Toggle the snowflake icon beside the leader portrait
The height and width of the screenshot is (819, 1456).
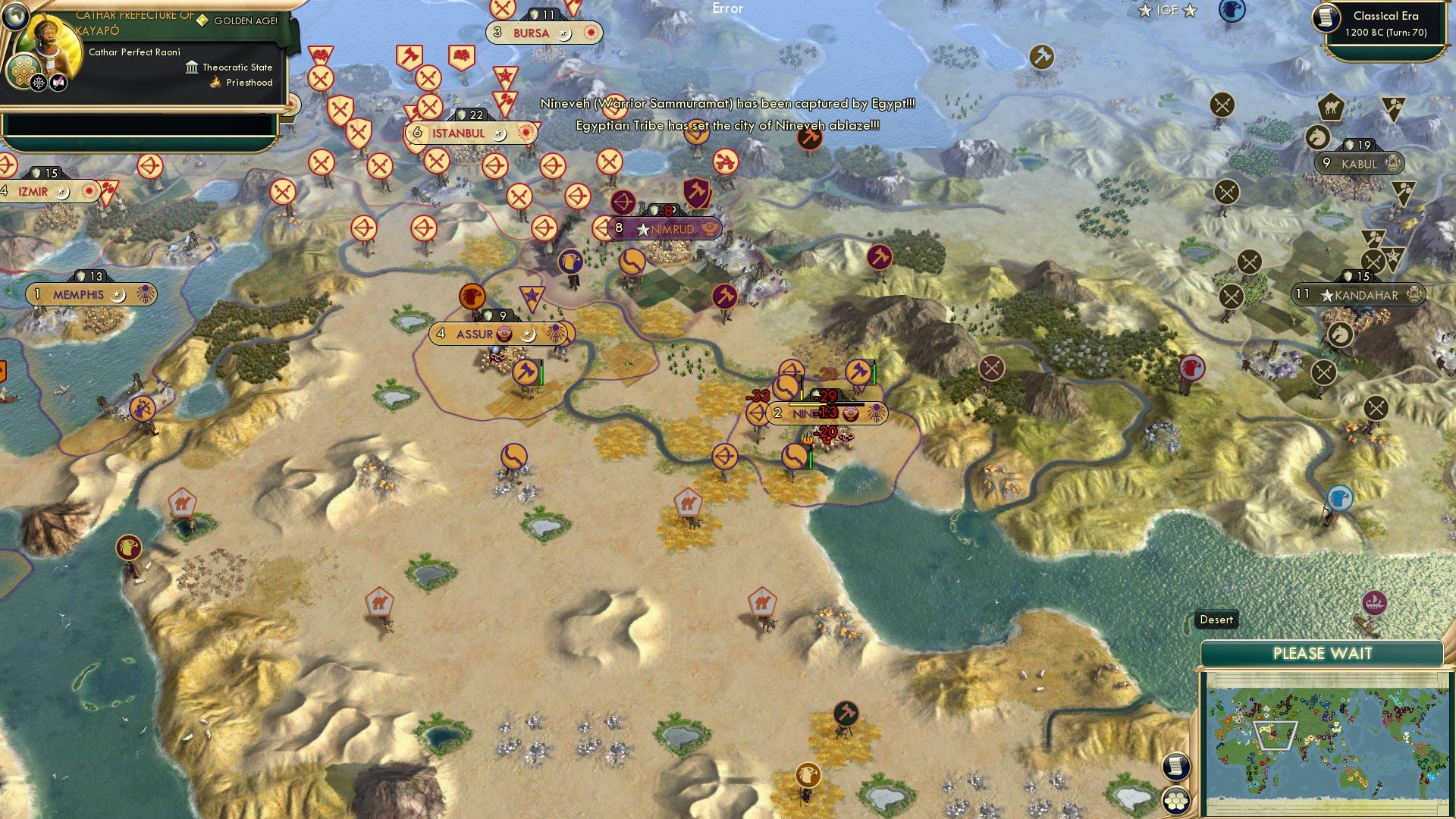tap(39, 83)
